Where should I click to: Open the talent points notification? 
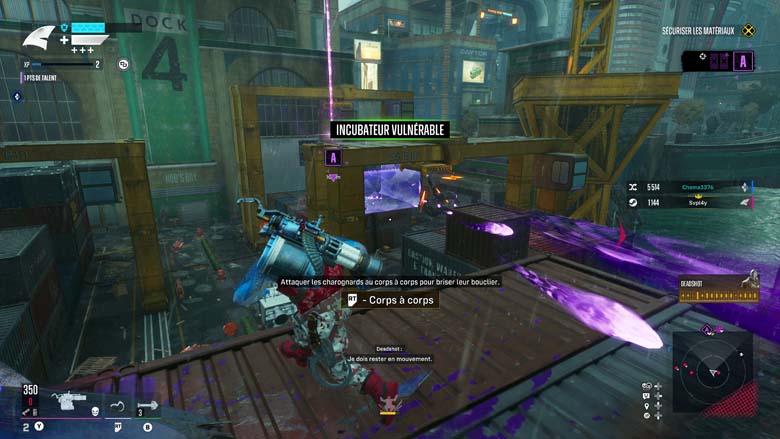pos(40,78)
